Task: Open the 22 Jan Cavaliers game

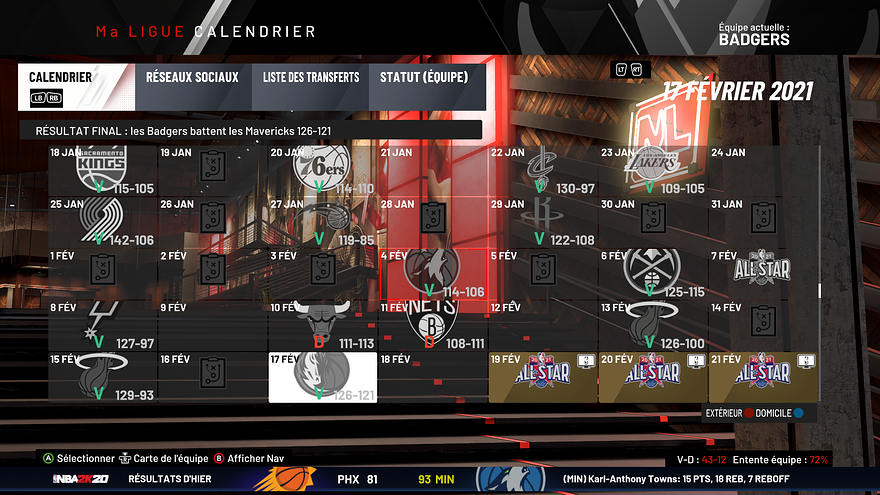Action: coord(543,170)
